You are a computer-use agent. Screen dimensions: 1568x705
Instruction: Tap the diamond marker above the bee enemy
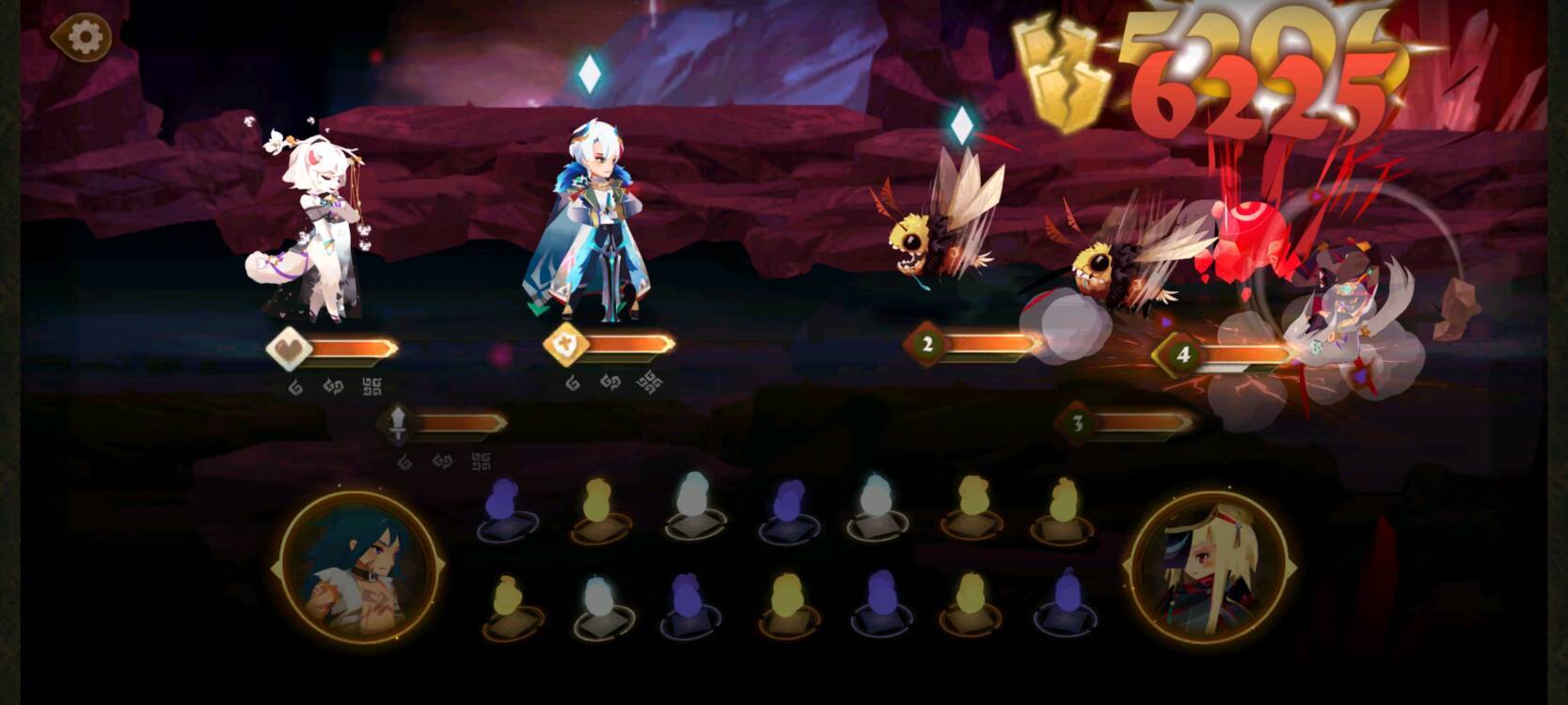(962, 122)
